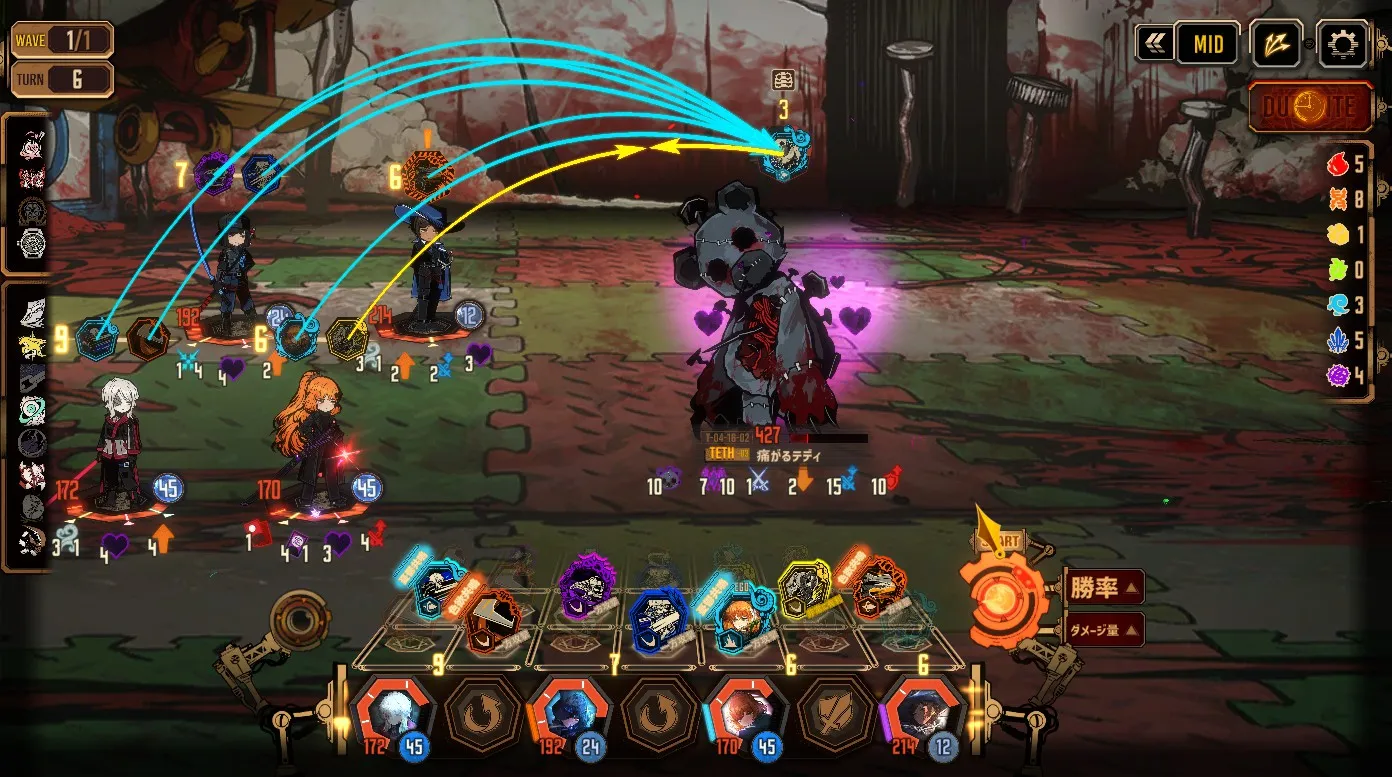1392x777 pixels.
Task: Select the 勝率 win rate auto-select
Action: (x=1103, y=587)
